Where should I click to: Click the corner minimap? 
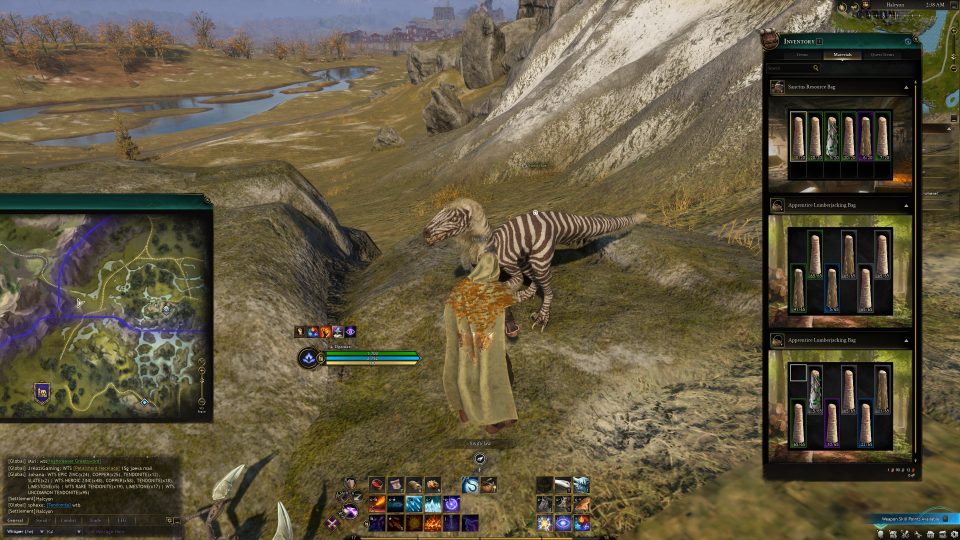coord(940,60)
